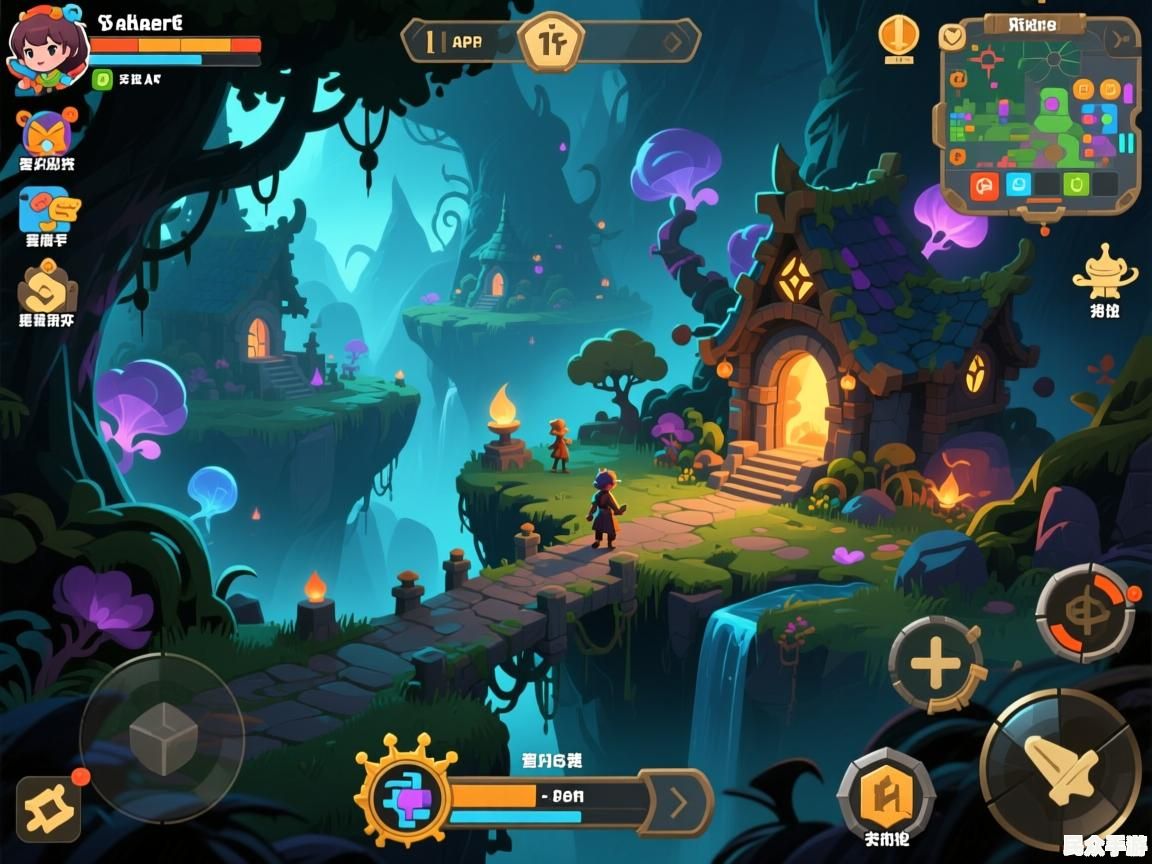Tap the purple and orange mask icon
The image size is (1152, 864).
tap(46, 133)
